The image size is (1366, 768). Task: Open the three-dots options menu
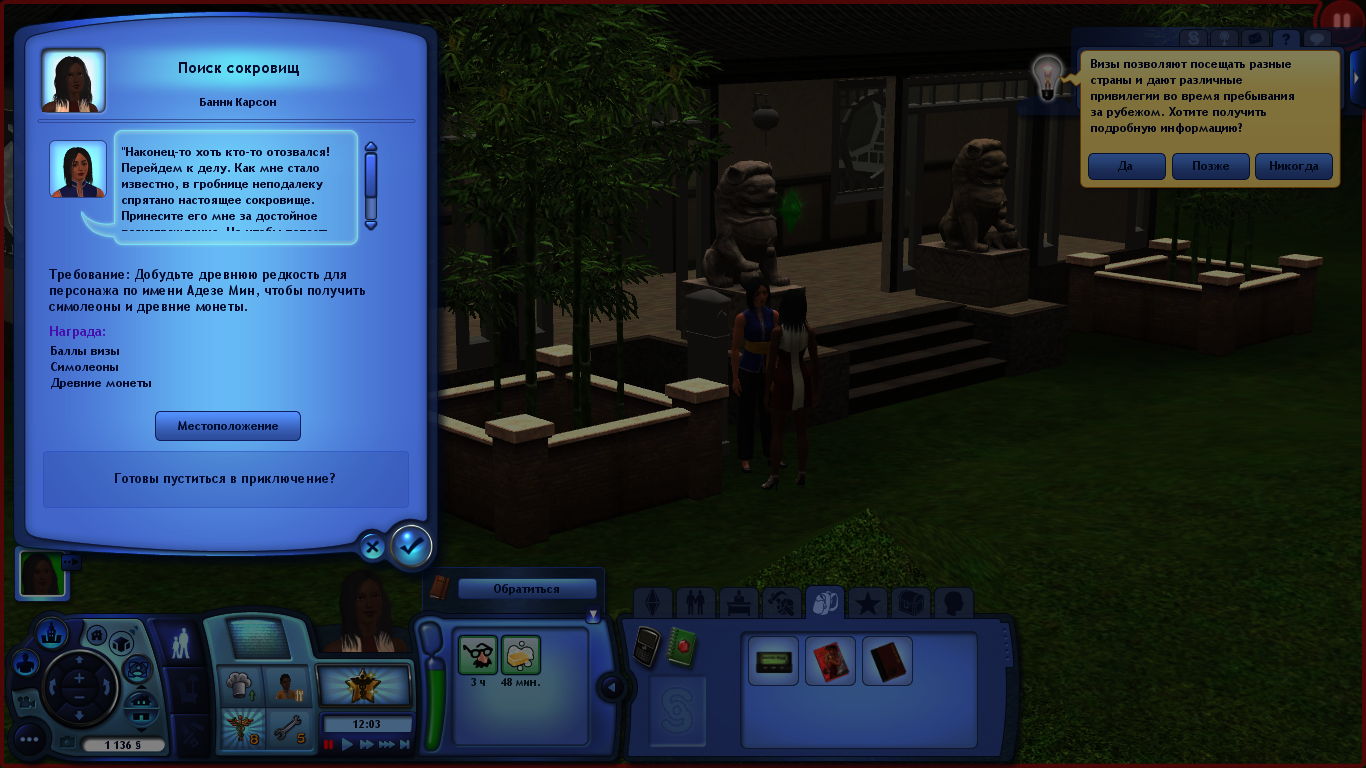28,741
